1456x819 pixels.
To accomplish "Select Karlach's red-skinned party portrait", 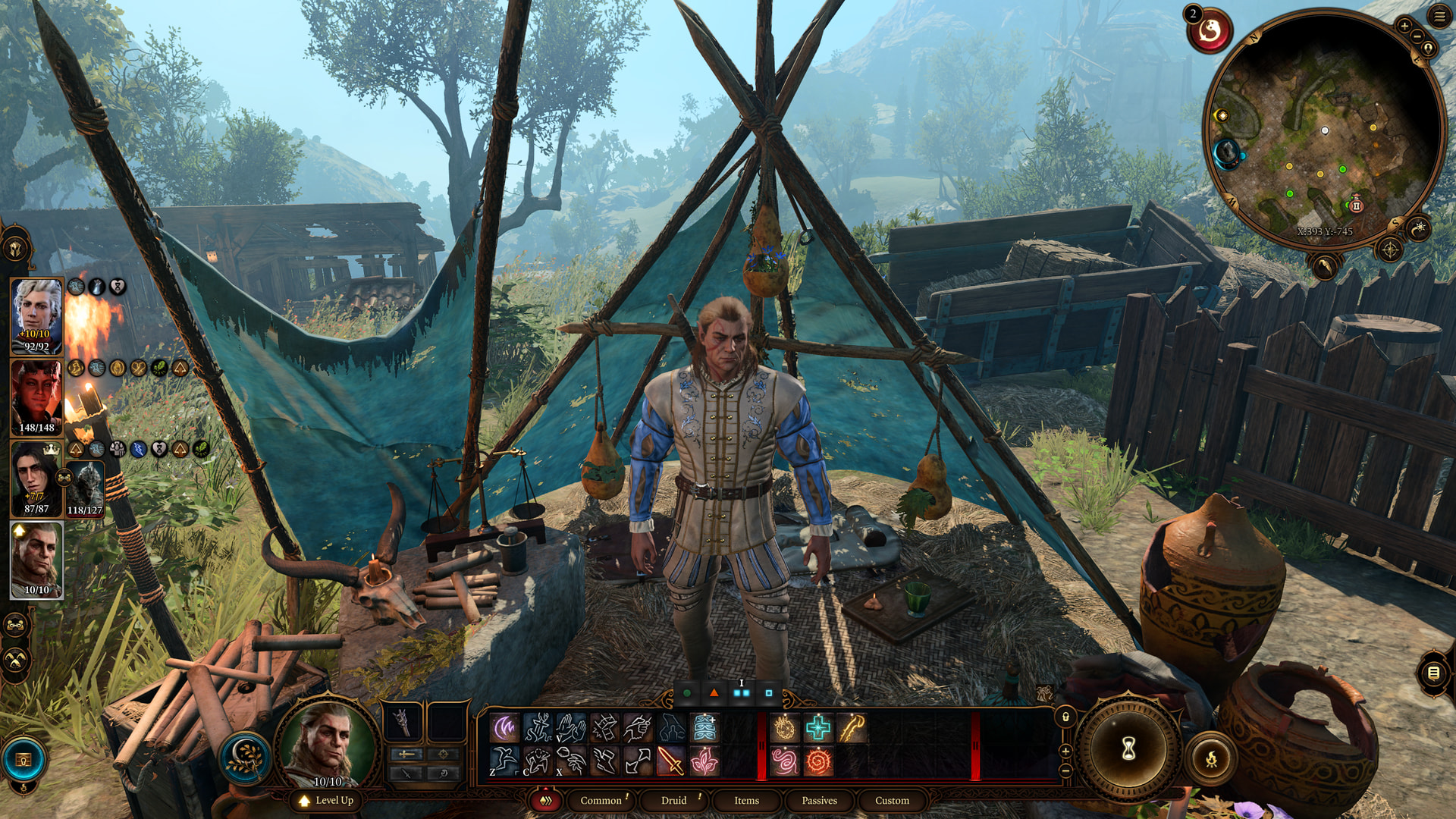I will (36, 397).
